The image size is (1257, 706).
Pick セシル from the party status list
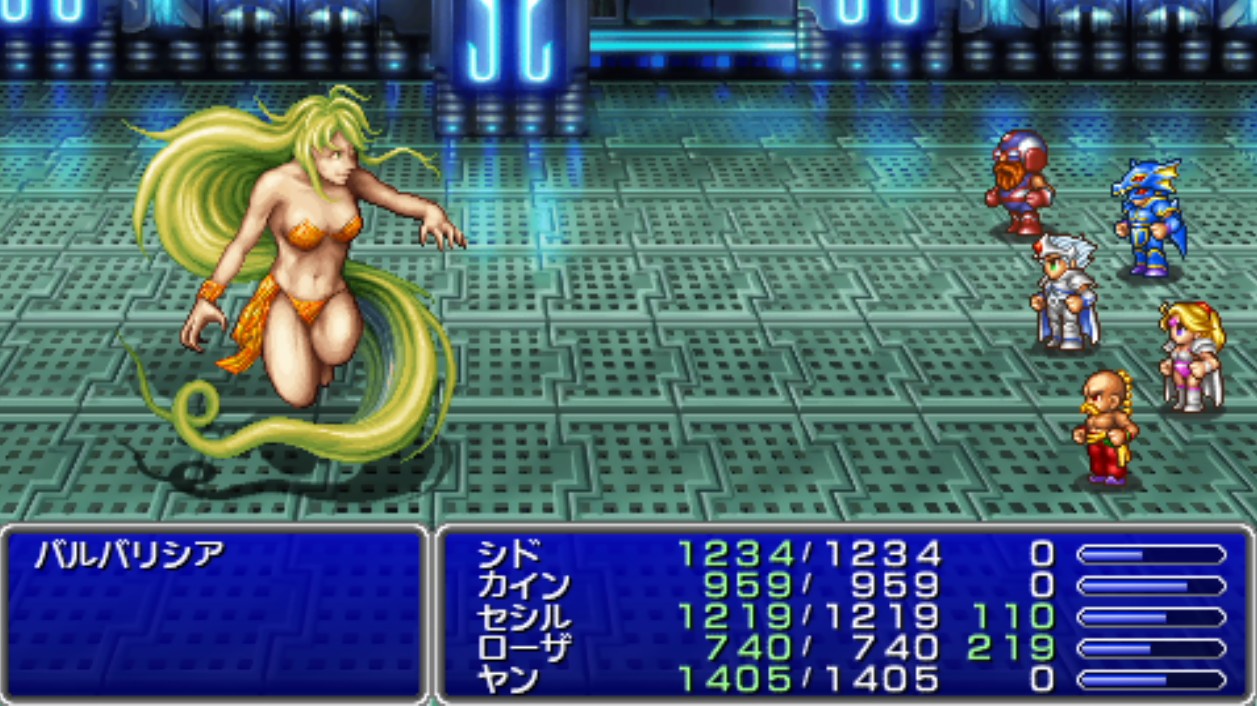click(524, 617)
